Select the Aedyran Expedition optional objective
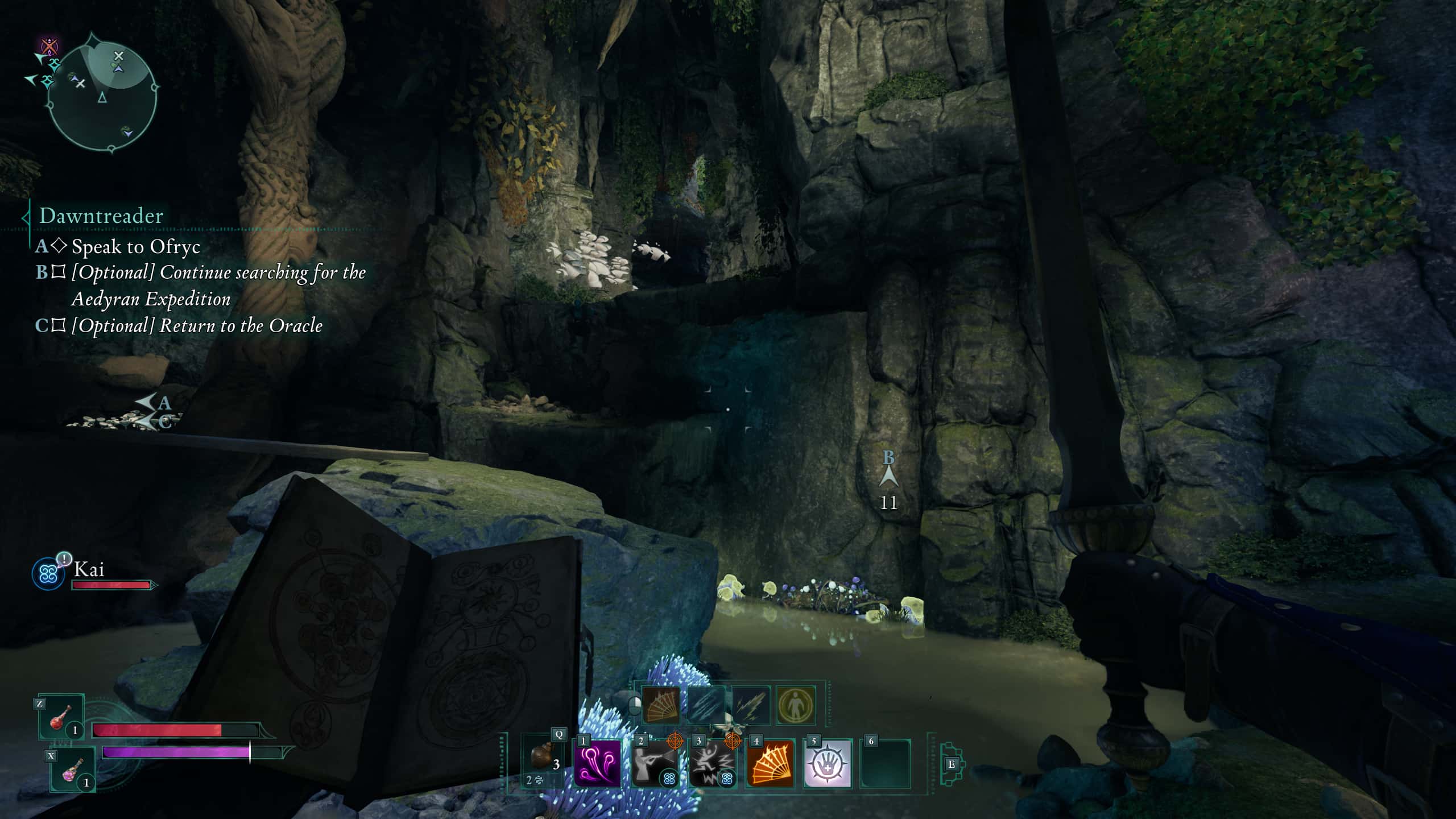 click(x=218, y=285)
